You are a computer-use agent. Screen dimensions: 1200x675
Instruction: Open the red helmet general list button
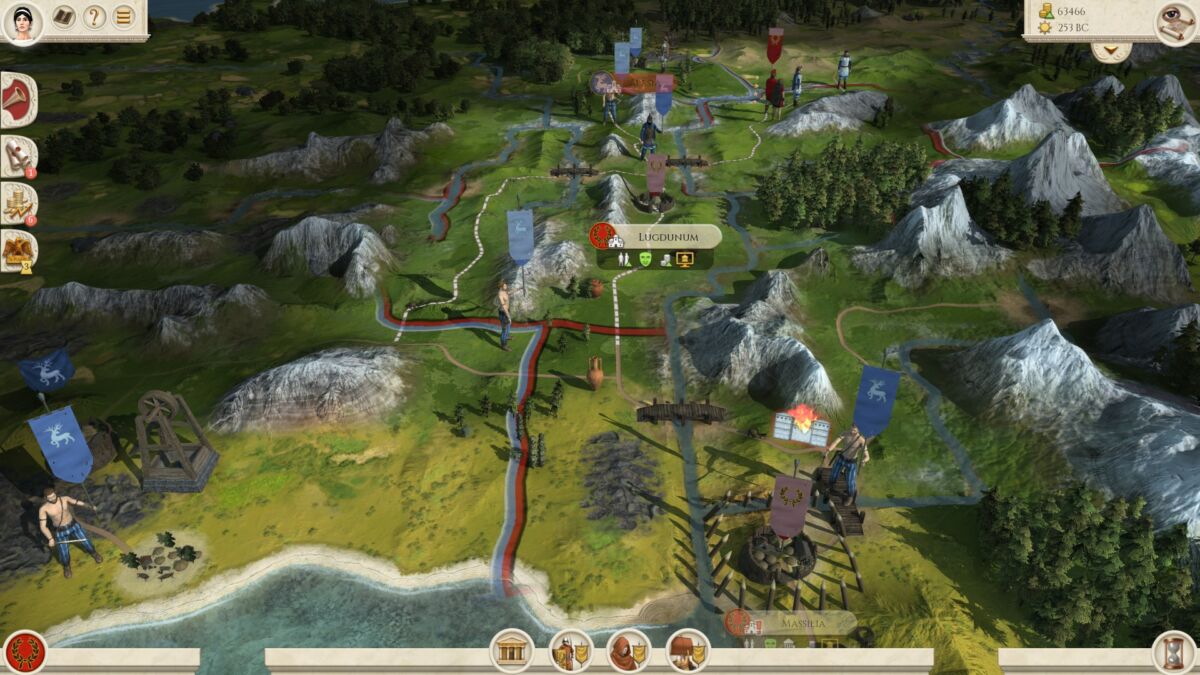(687, 652)
